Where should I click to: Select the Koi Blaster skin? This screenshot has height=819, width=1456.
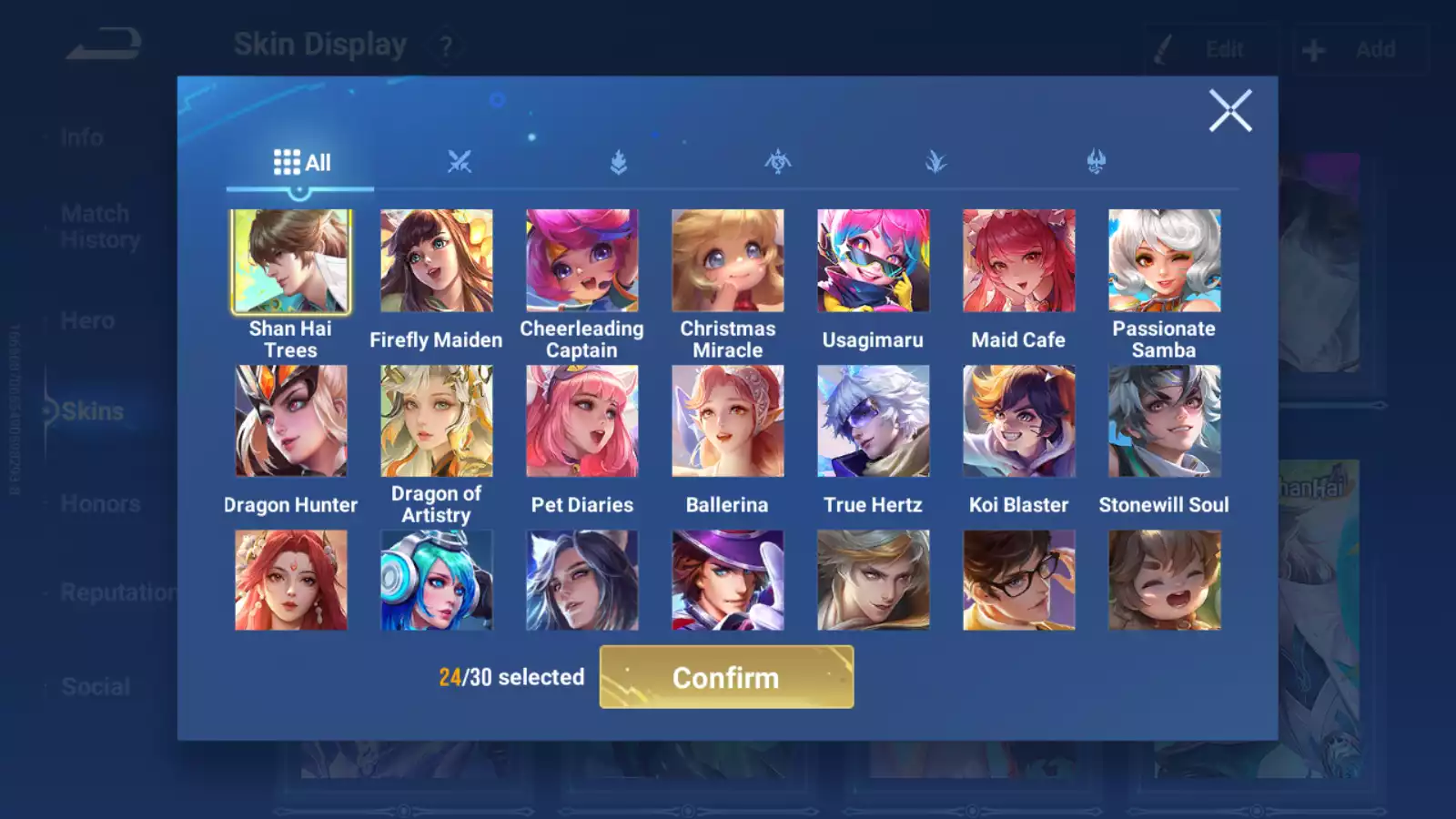[x=1018, y=421]
